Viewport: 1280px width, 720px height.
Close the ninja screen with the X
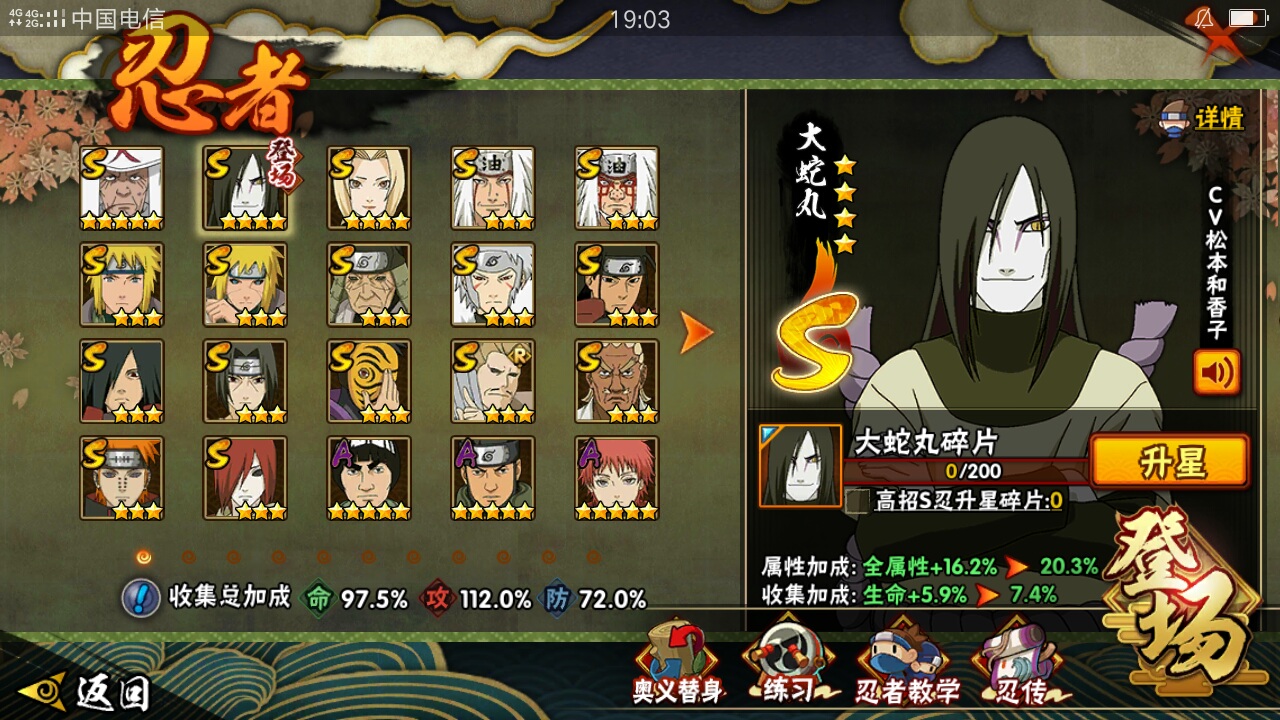(1221, 42)
